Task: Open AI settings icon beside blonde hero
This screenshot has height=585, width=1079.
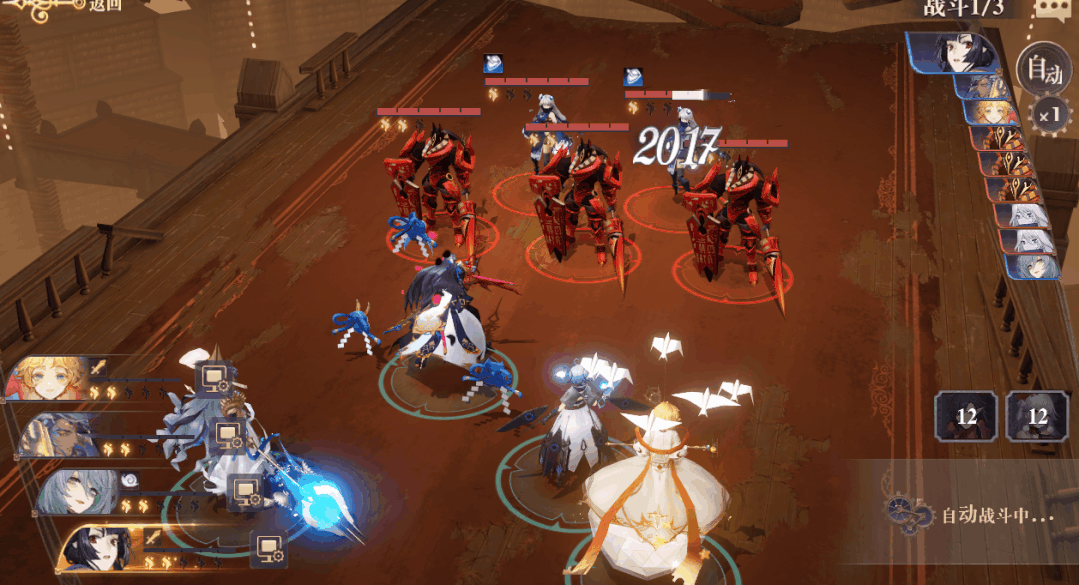Action: click(x=214, y=377)
